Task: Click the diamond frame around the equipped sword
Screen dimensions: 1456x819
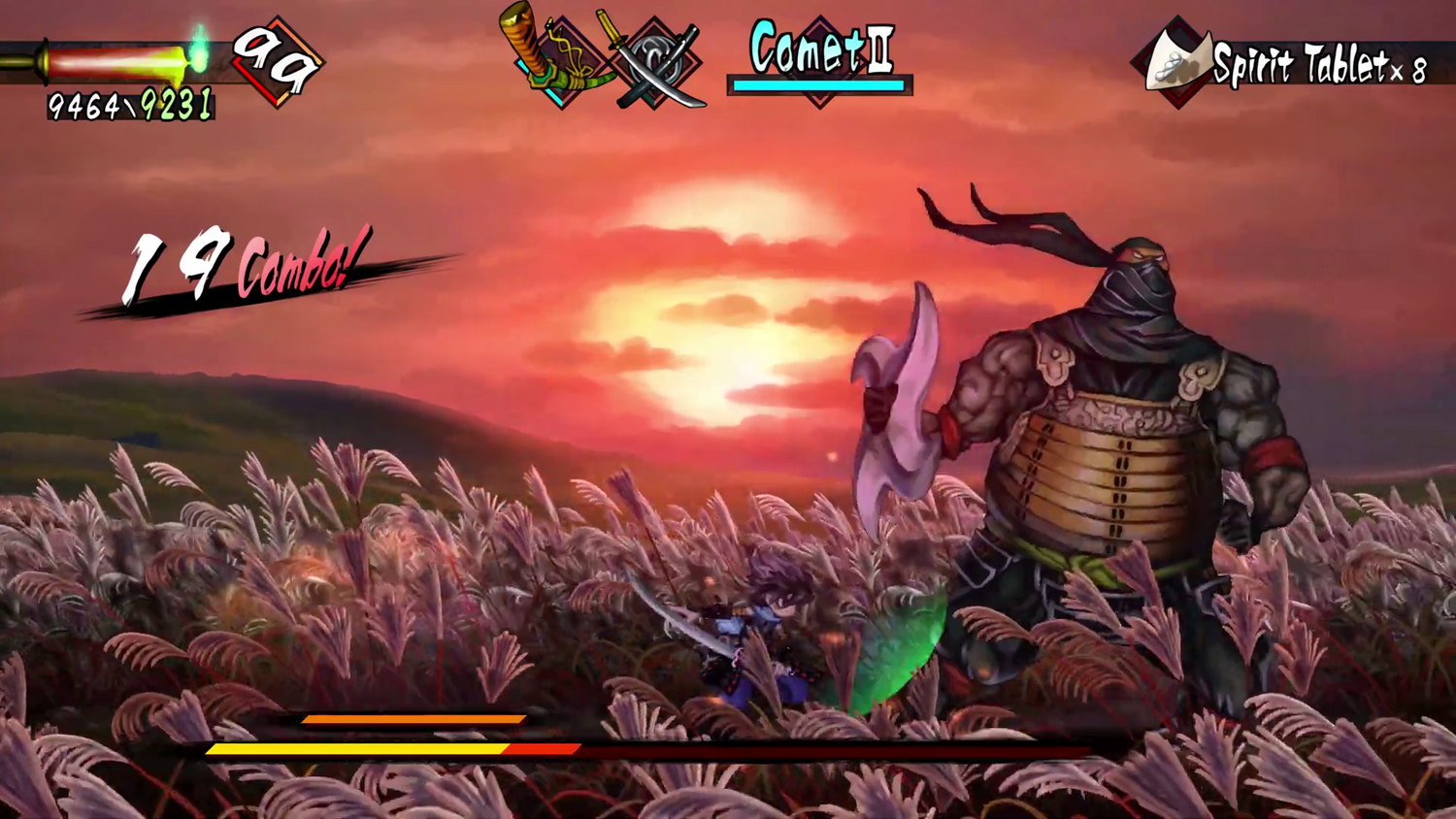Action: coord(561,58)
